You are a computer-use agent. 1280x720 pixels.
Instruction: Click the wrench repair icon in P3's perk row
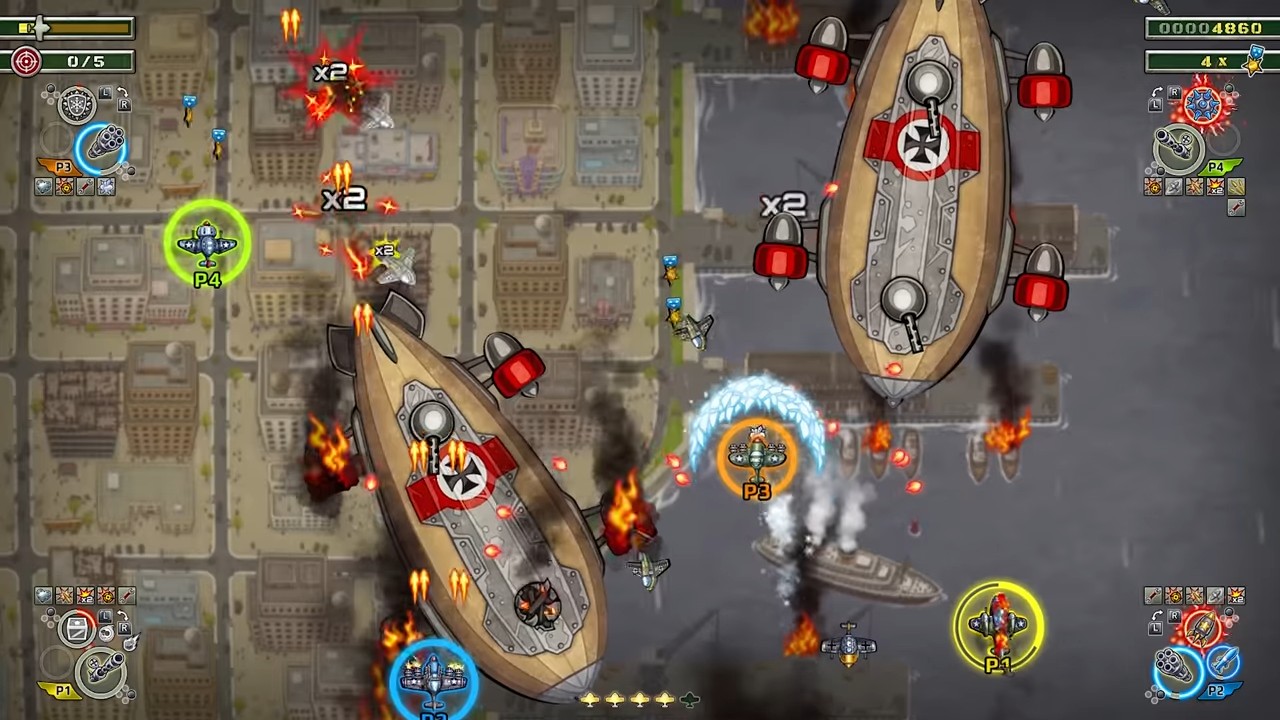(x=85, y=185)
